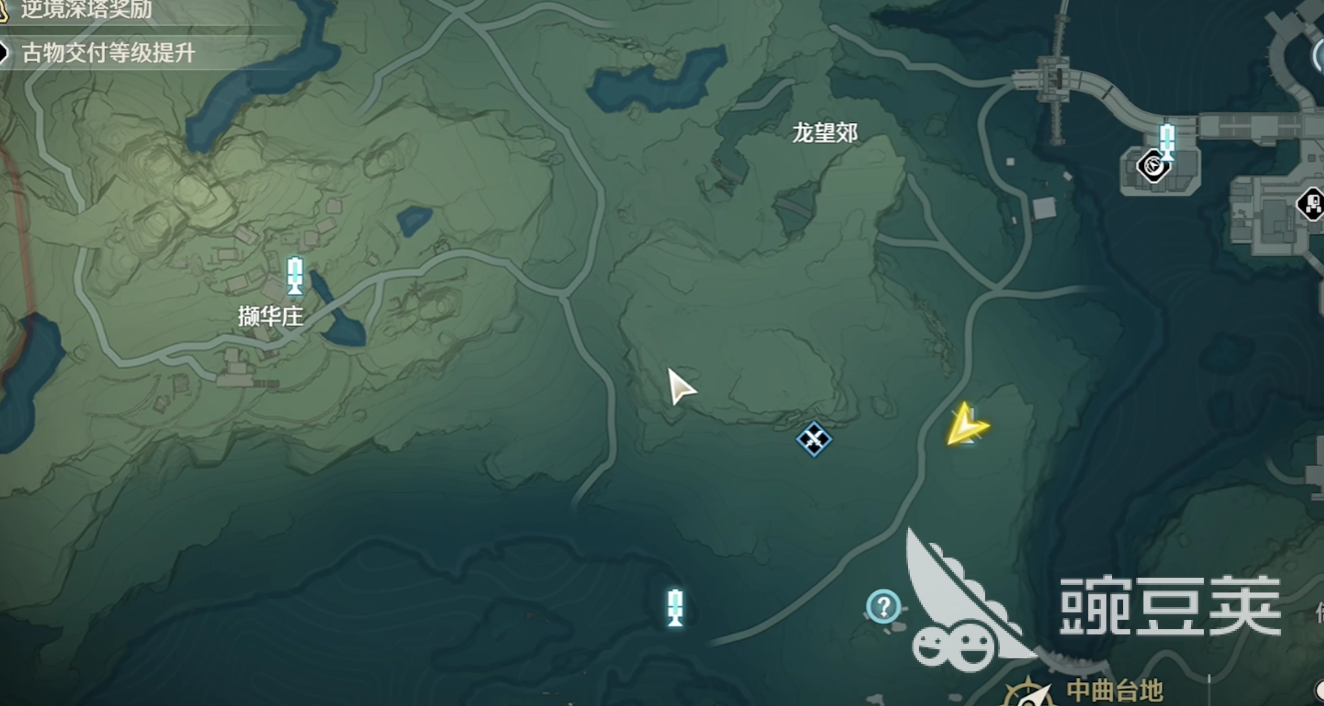Image resolution: width=1324 pixels, height=706 pixels.
Task: Select the question mark map marker
Action: pos(883,606)
